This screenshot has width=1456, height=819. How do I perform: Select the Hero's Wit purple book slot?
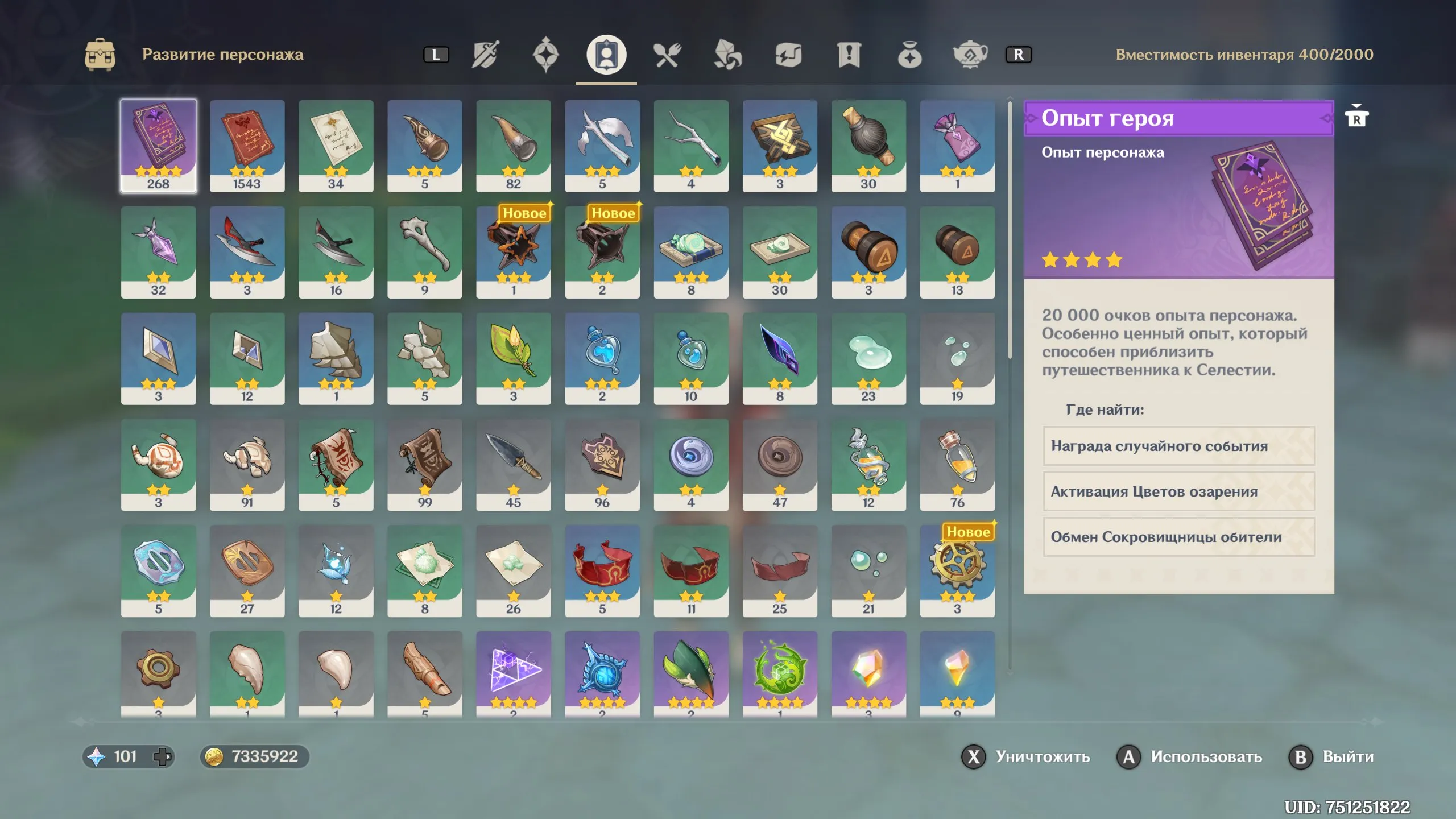(x=158, y=146)
